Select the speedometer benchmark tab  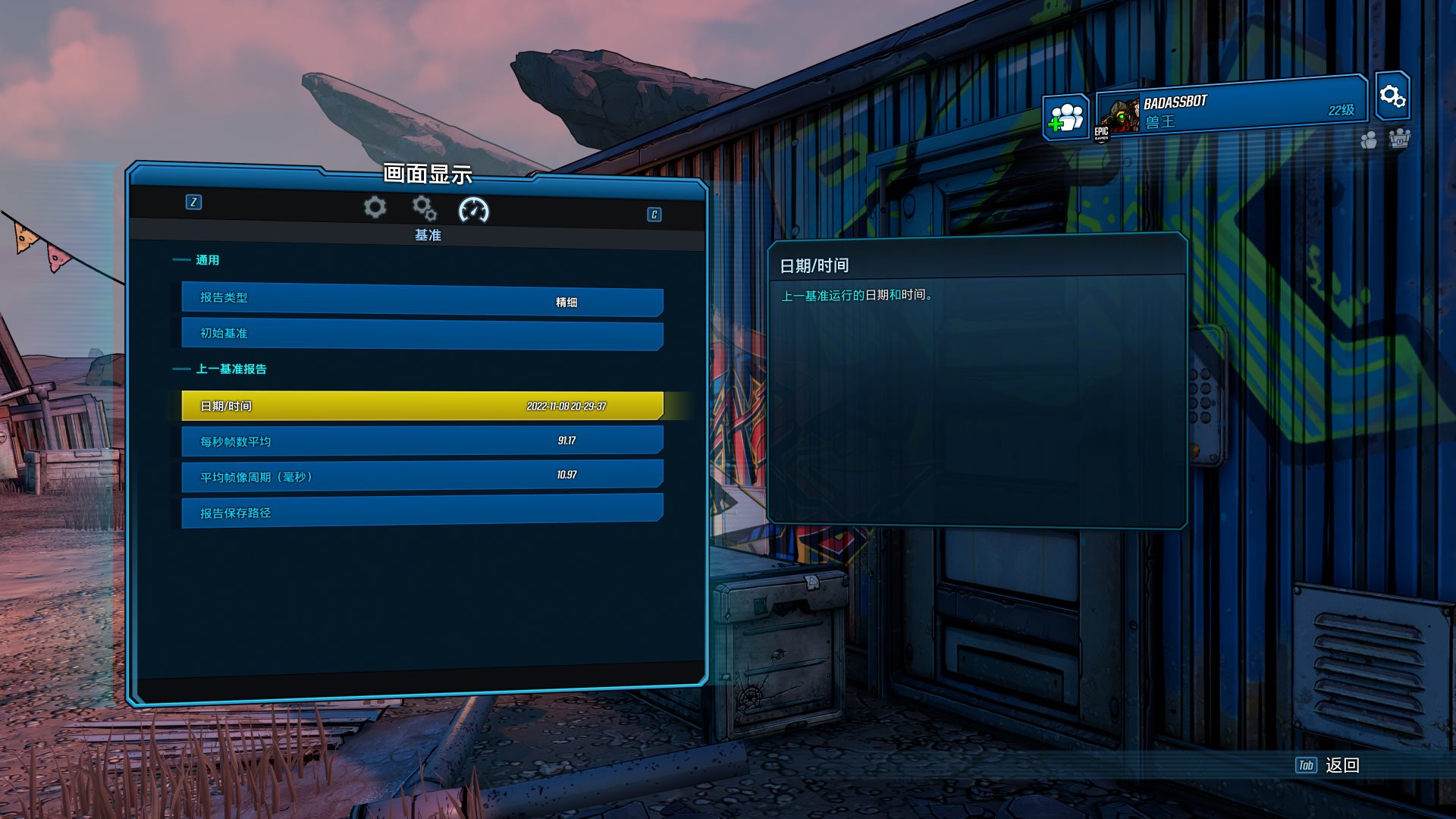click(474, 210)
